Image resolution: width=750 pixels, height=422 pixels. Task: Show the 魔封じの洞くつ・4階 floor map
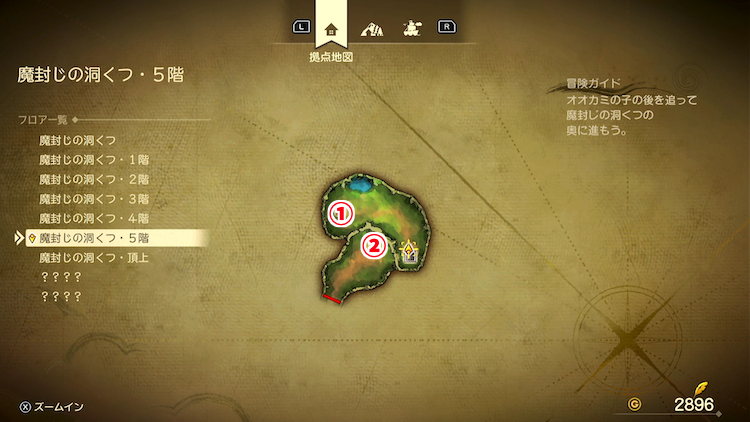(93, 218)
